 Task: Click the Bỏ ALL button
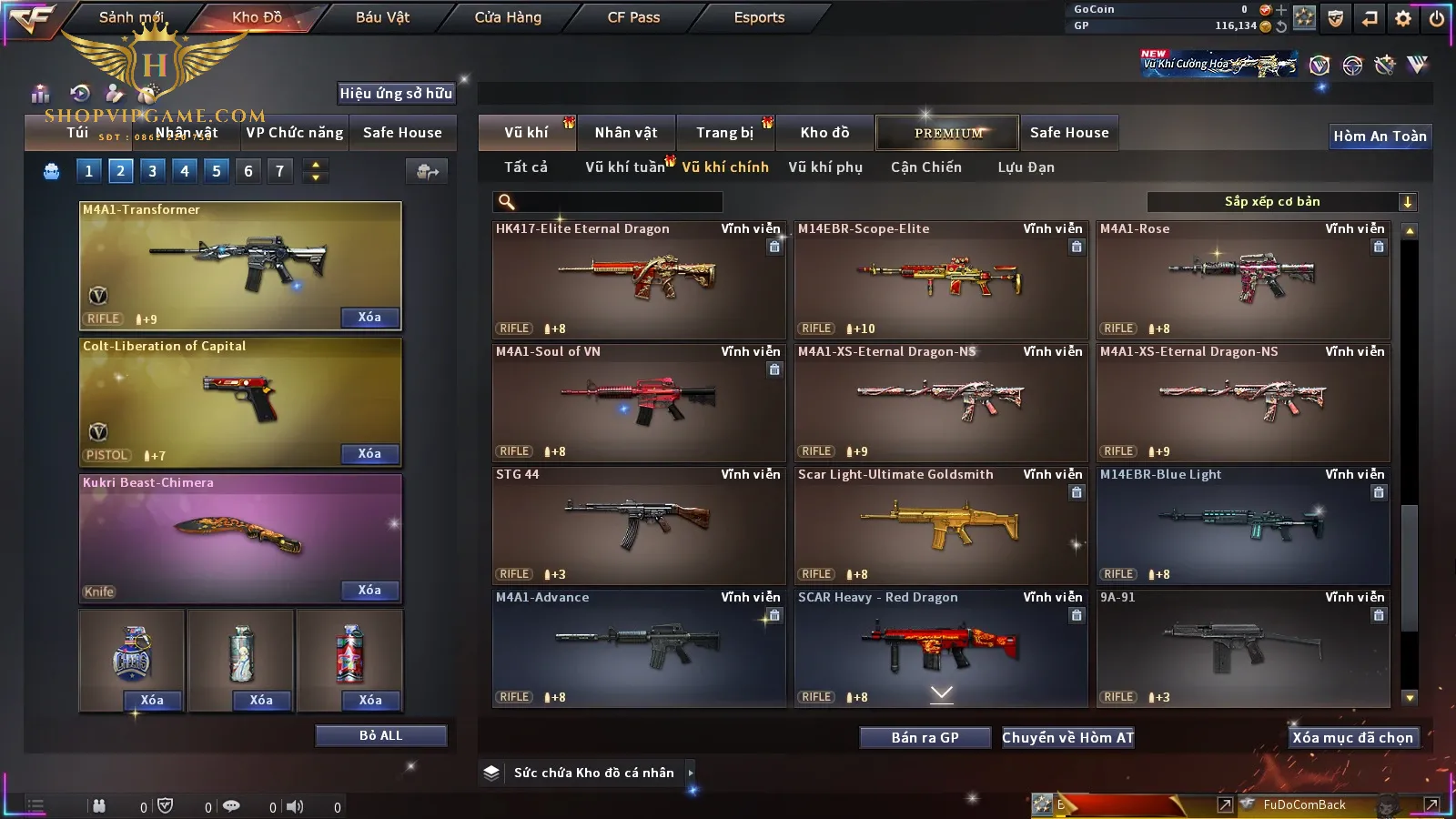click(380, 735)
